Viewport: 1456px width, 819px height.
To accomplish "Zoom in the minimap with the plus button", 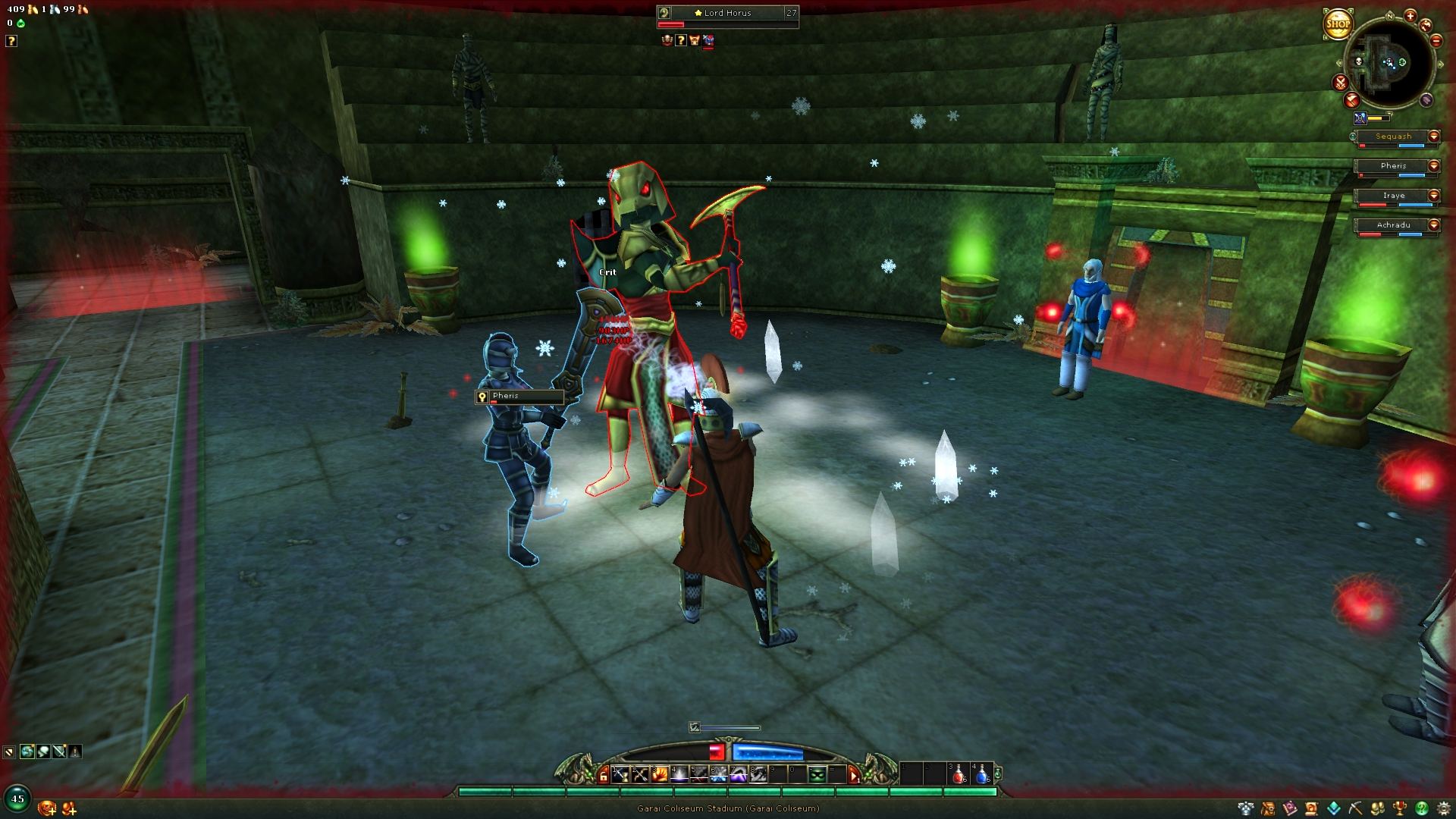I will (x=1410, y=17).
